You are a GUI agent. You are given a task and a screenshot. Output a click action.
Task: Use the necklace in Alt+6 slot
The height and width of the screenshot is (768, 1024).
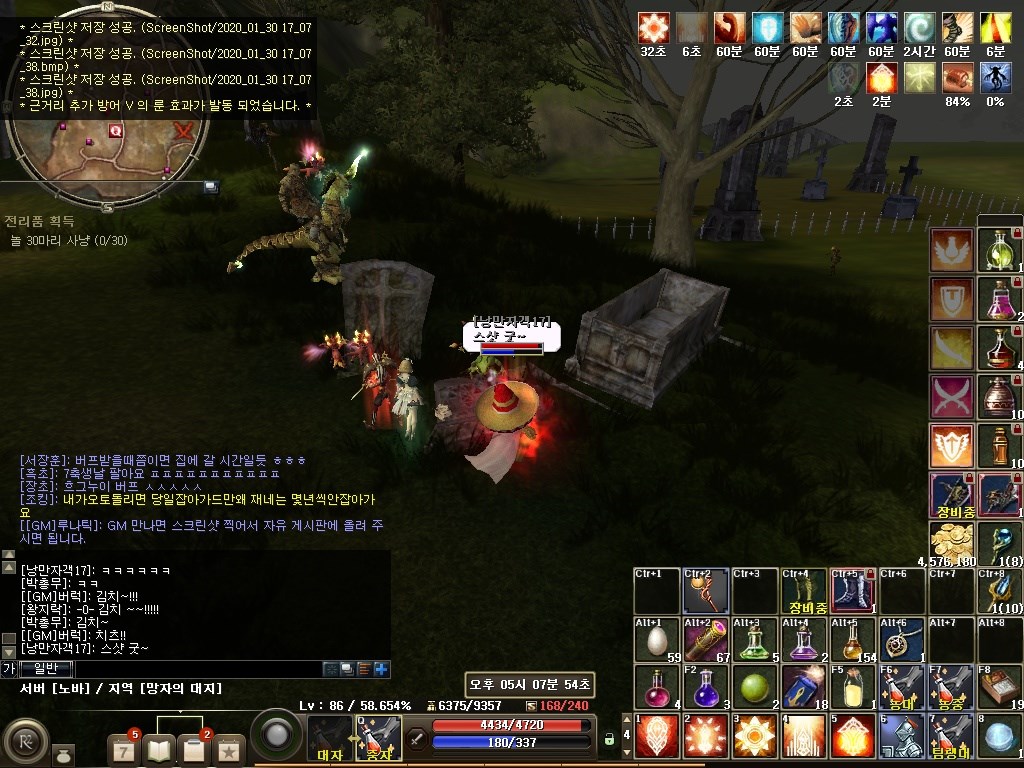point(902,641)
